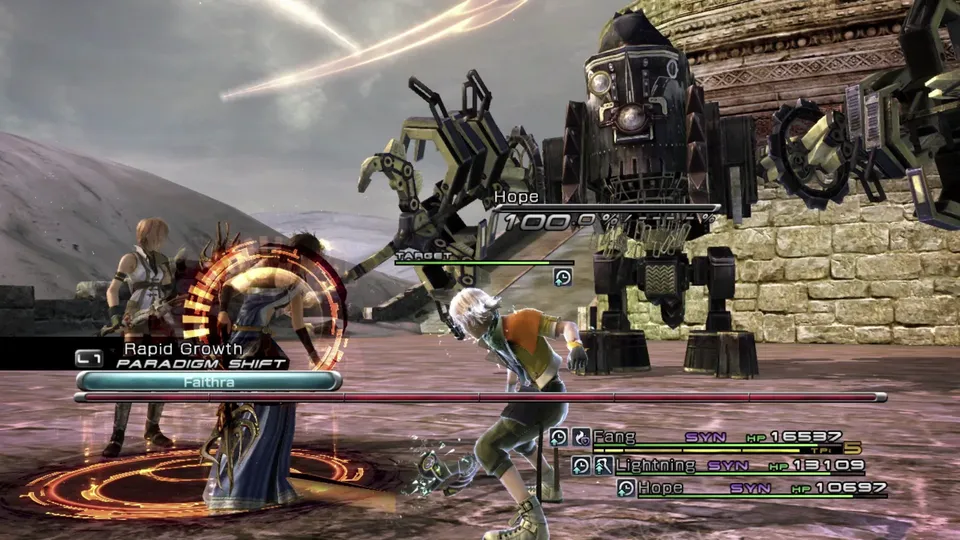Choose Hope in the party list
This screenshot has width=960, height=540.
click(x=660, y=488)
